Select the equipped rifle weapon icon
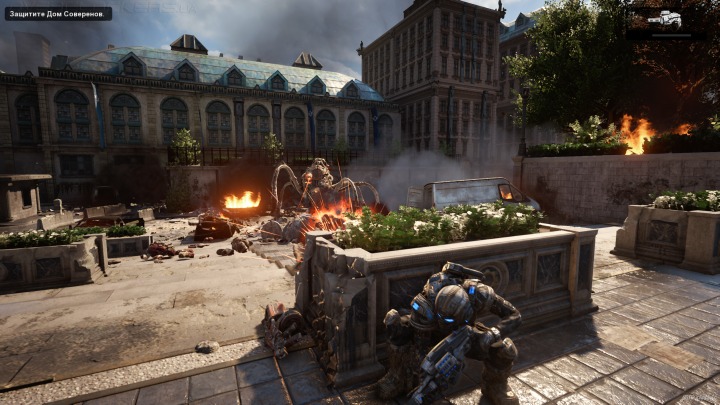Viewport: 720px width, 405px height. click(664, 19)
